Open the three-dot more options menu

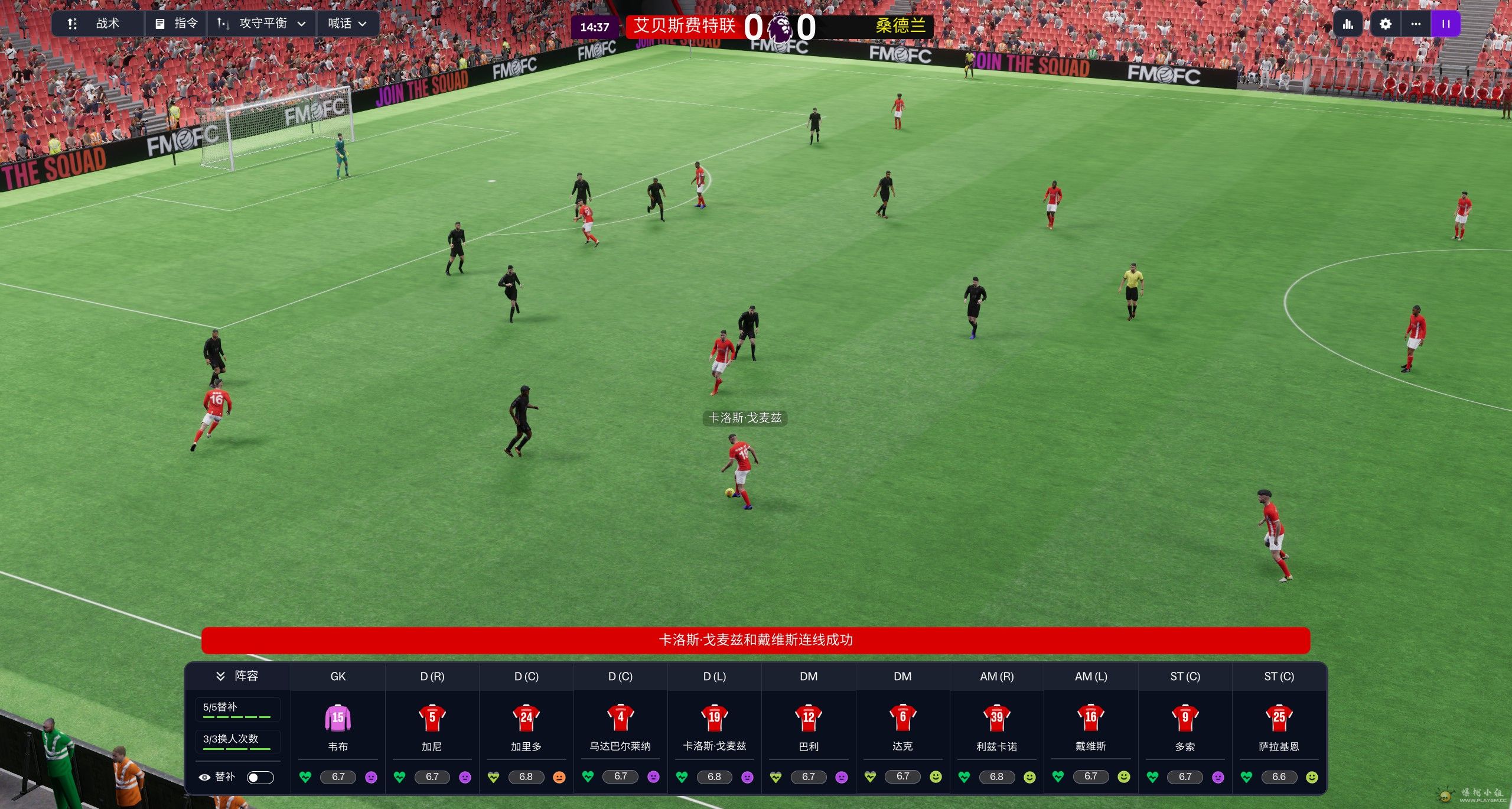click(1416, 24)
